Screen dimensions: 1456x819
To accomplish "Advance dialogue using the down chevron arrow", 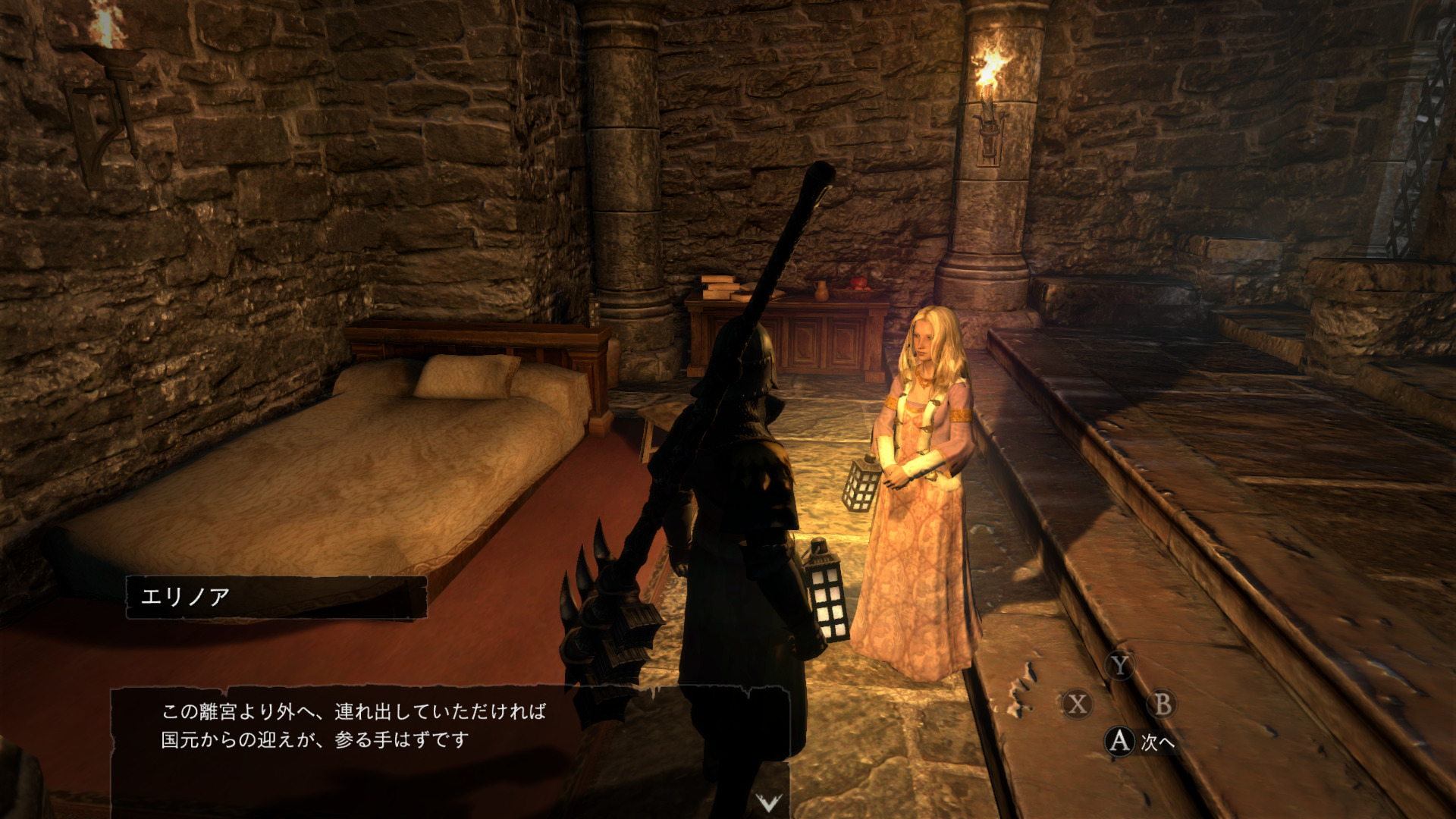I will tap(768, 802).
